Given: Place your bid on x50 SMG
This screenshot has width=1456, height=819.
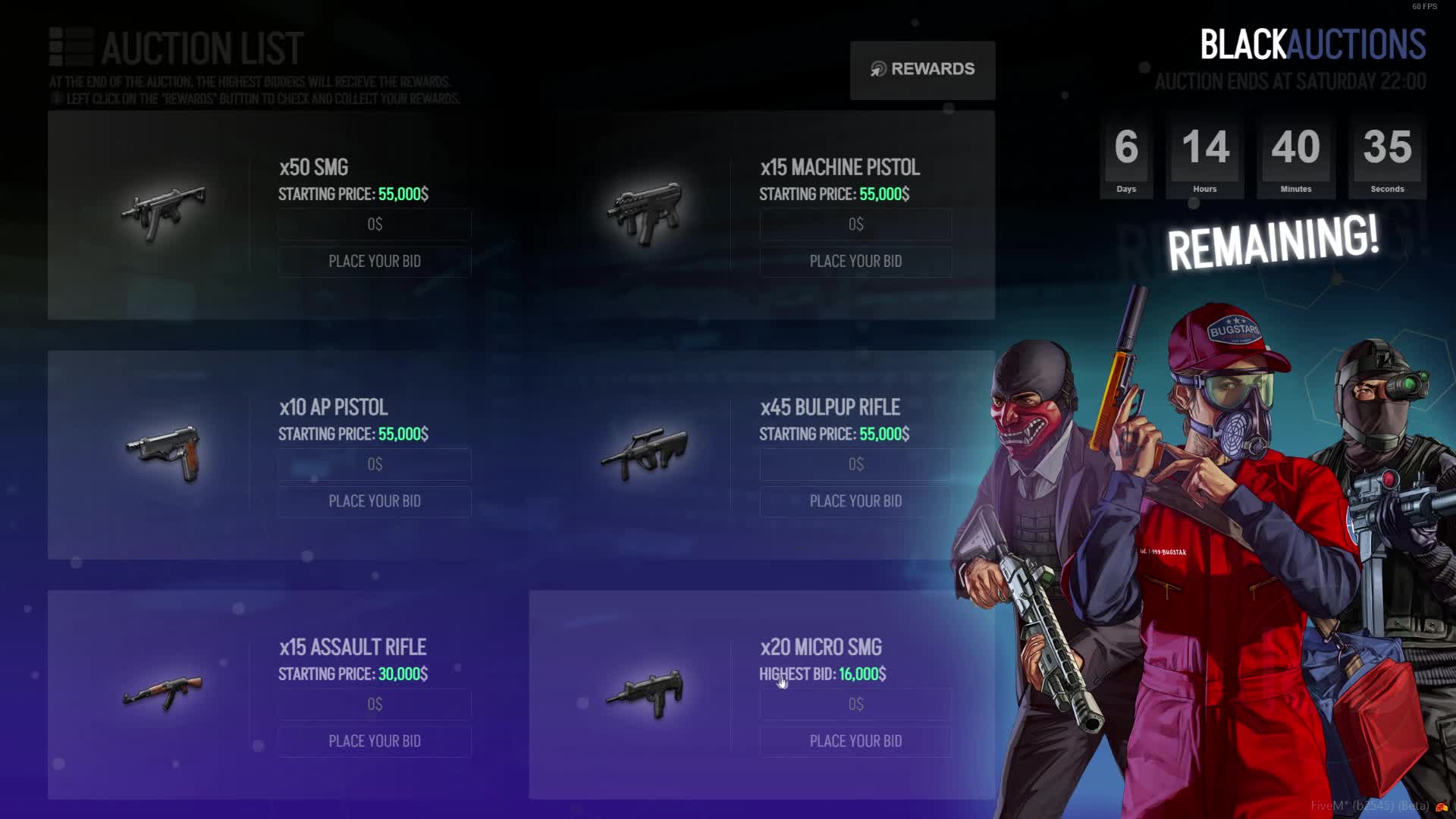Looking at the screenshot, I should click(375, 262).
